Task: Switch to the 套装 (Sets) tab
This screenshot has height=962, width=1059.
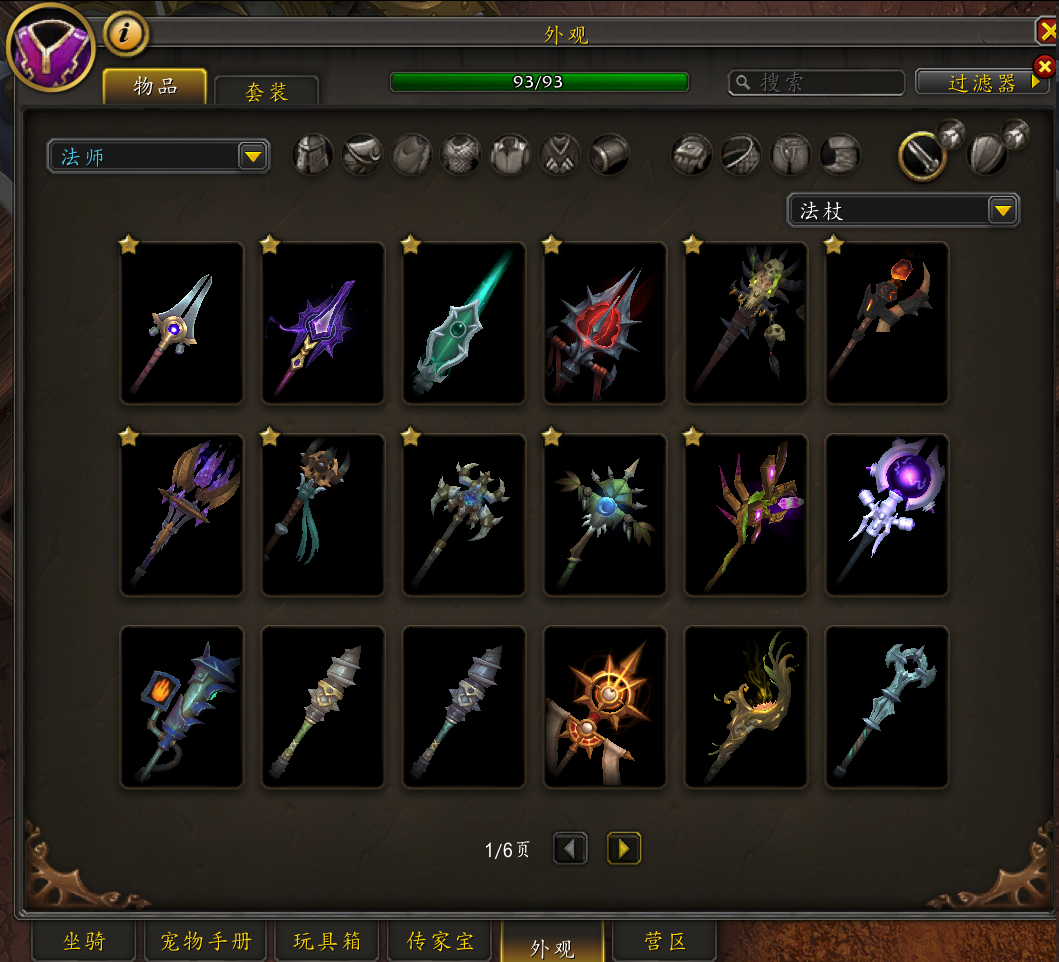Action: point(266,92)
